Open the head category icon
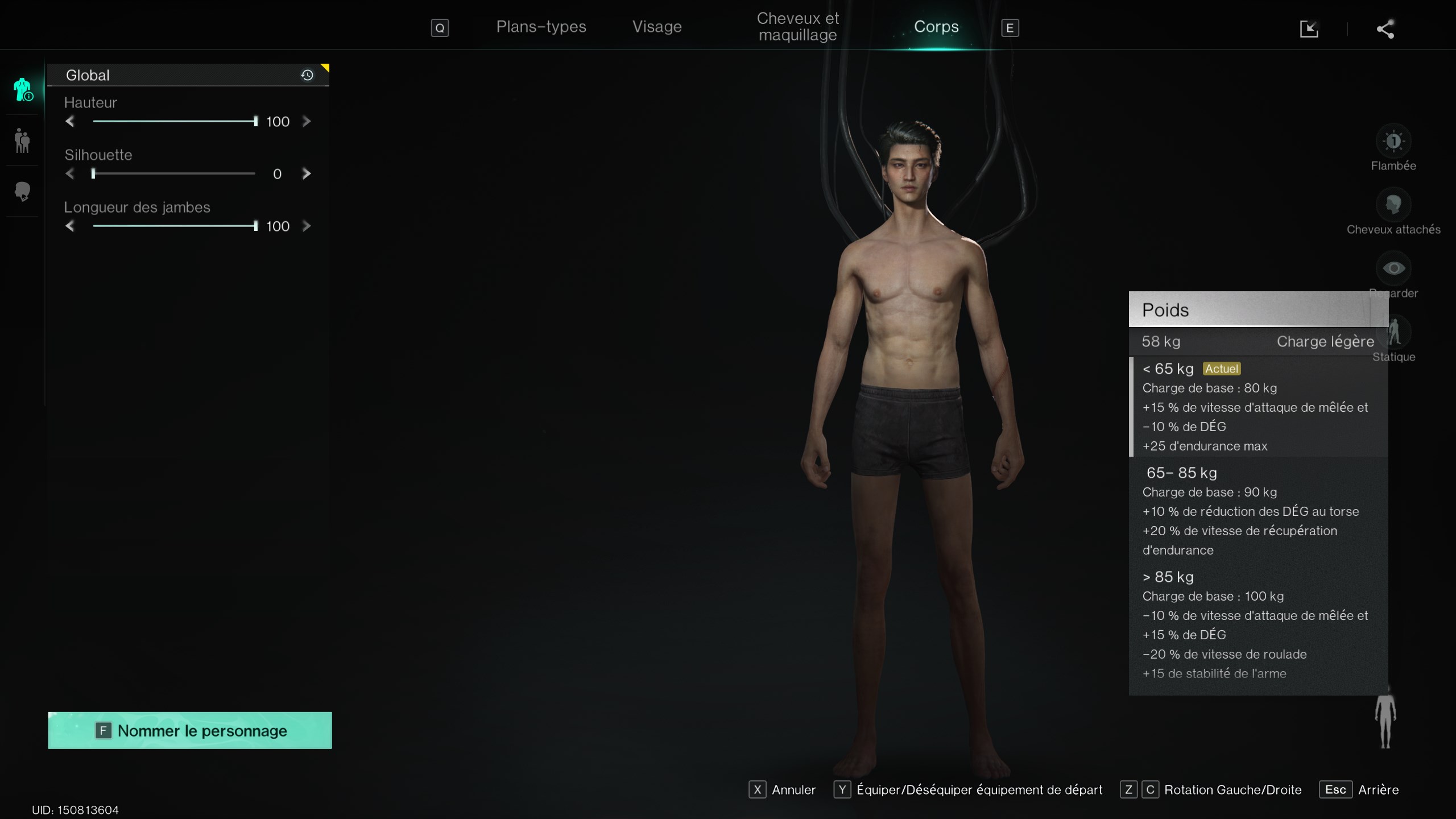 pyautogui.click(x=22, y=192)
